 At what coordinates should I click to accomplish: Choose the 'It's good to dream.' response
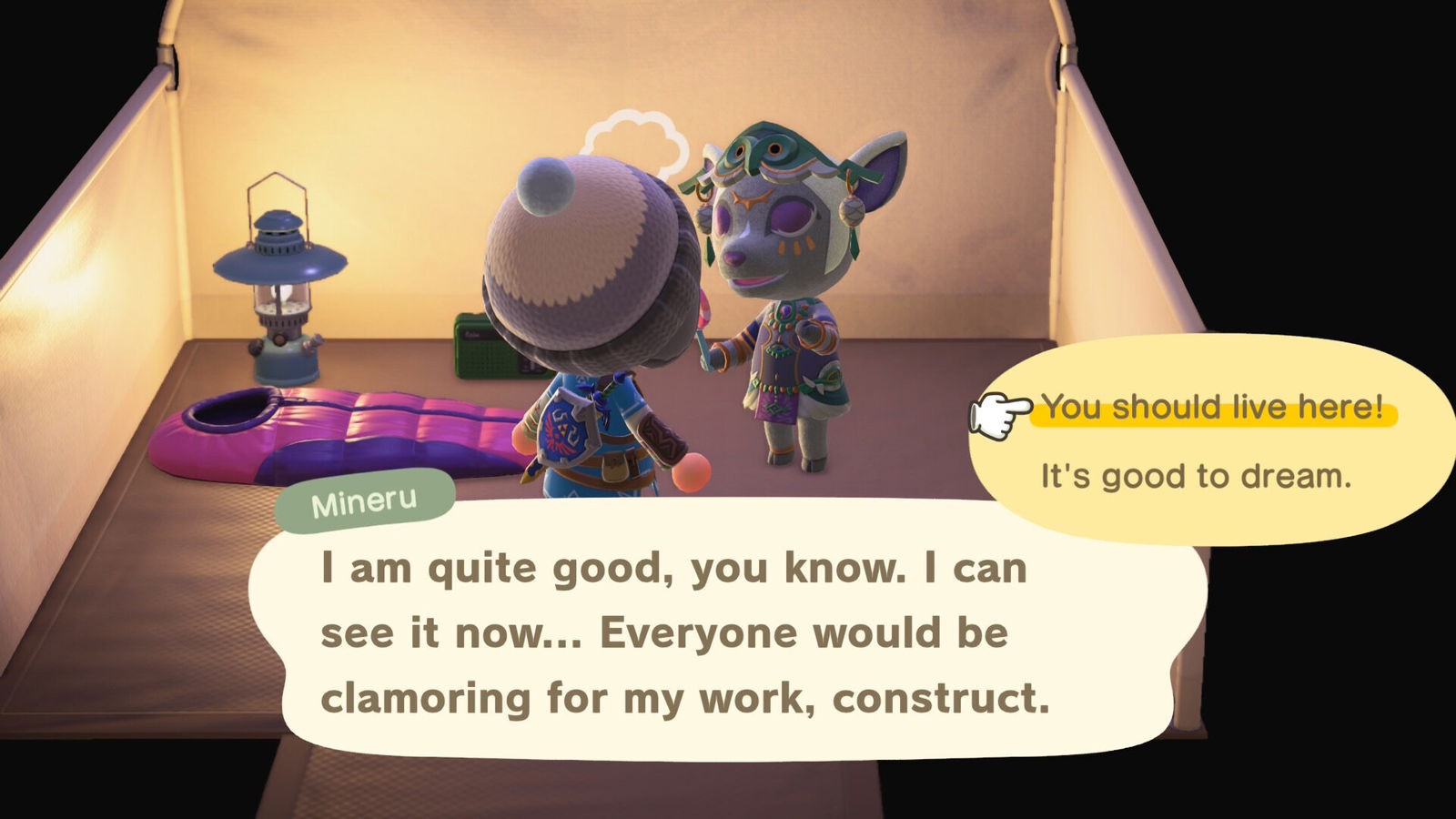[x=1195, y=476]
